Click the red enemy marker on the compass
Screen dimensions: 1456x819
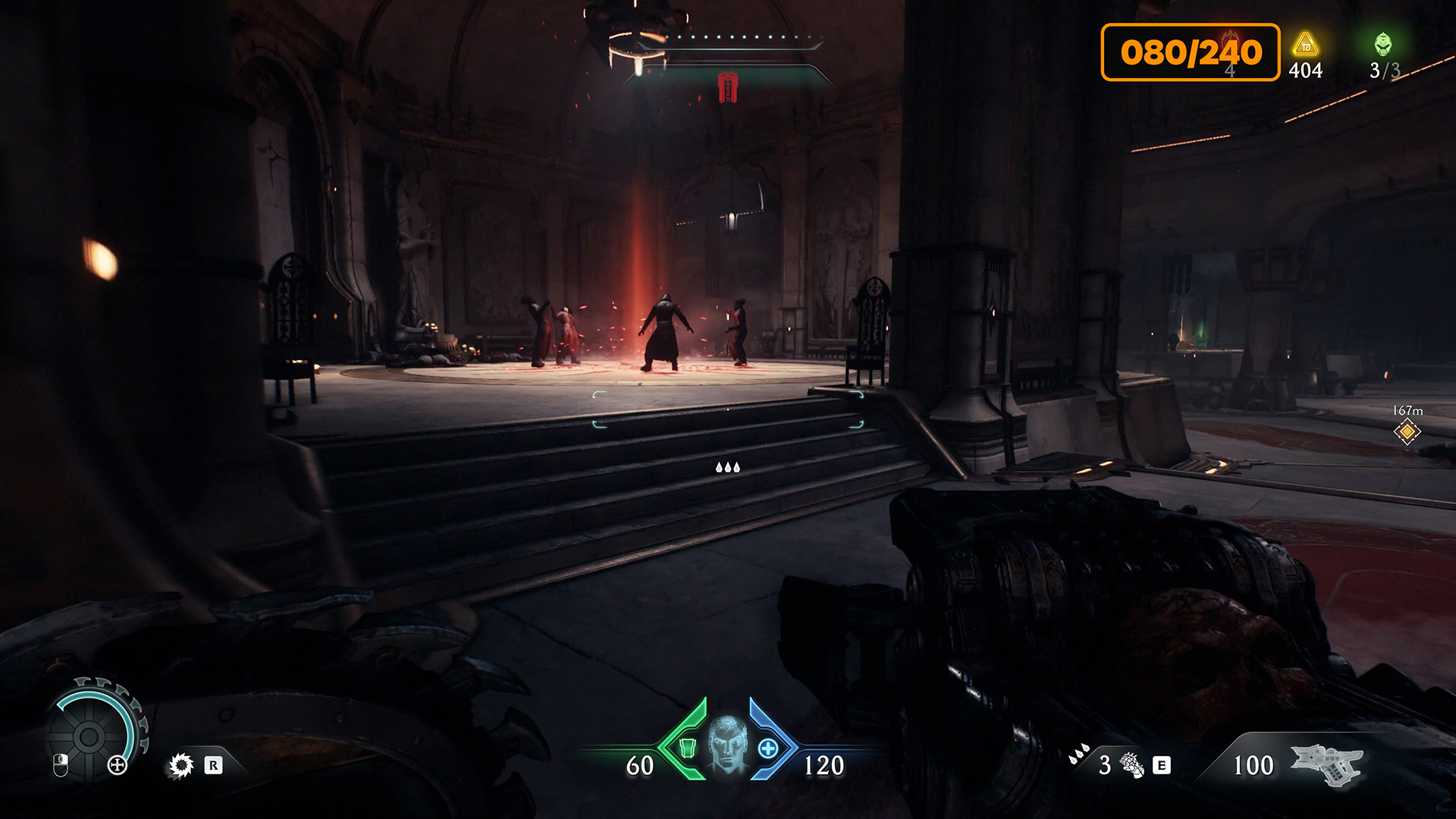point(728,87)
